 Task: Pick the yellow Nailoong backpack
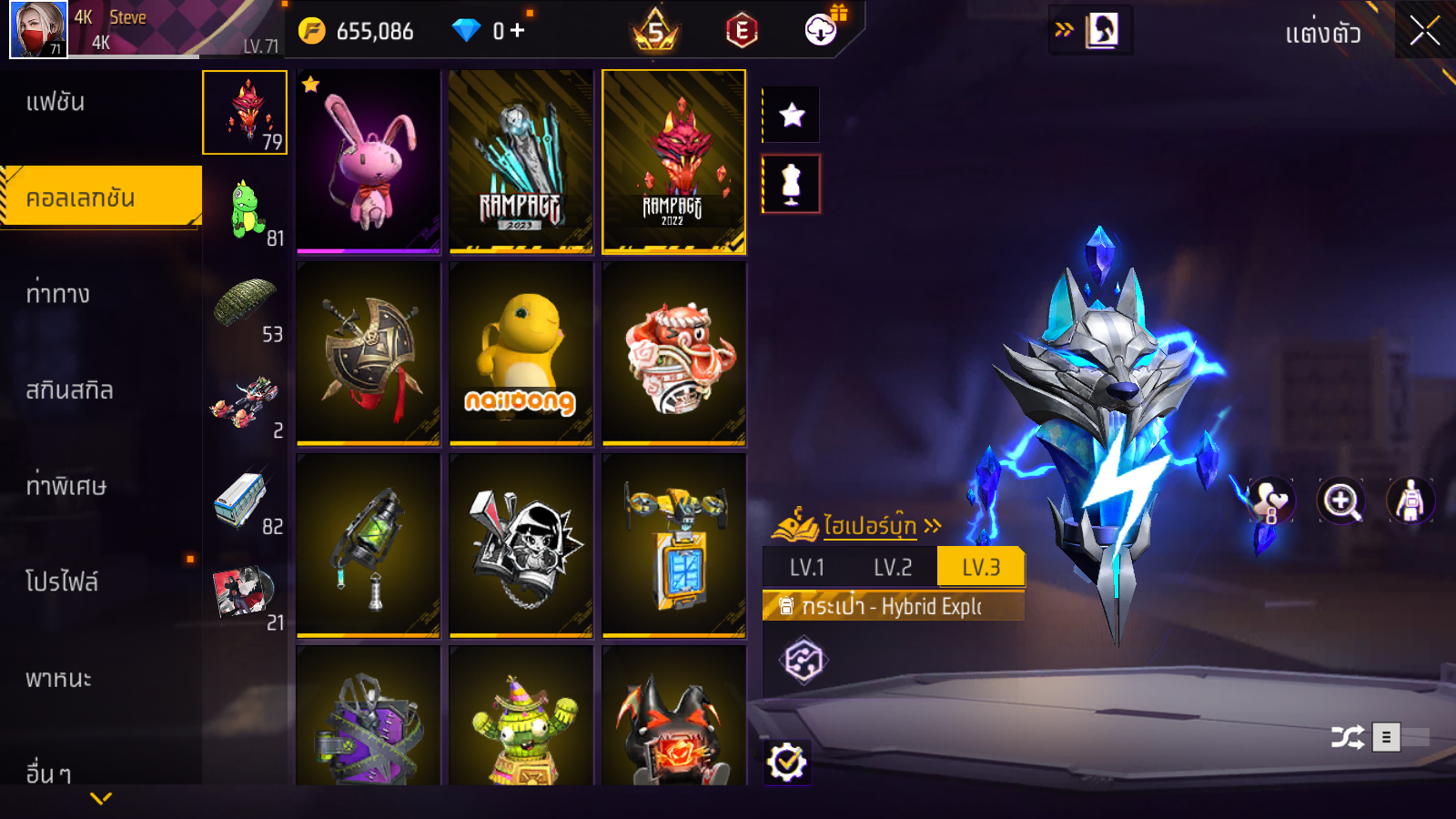click(521, 353)
